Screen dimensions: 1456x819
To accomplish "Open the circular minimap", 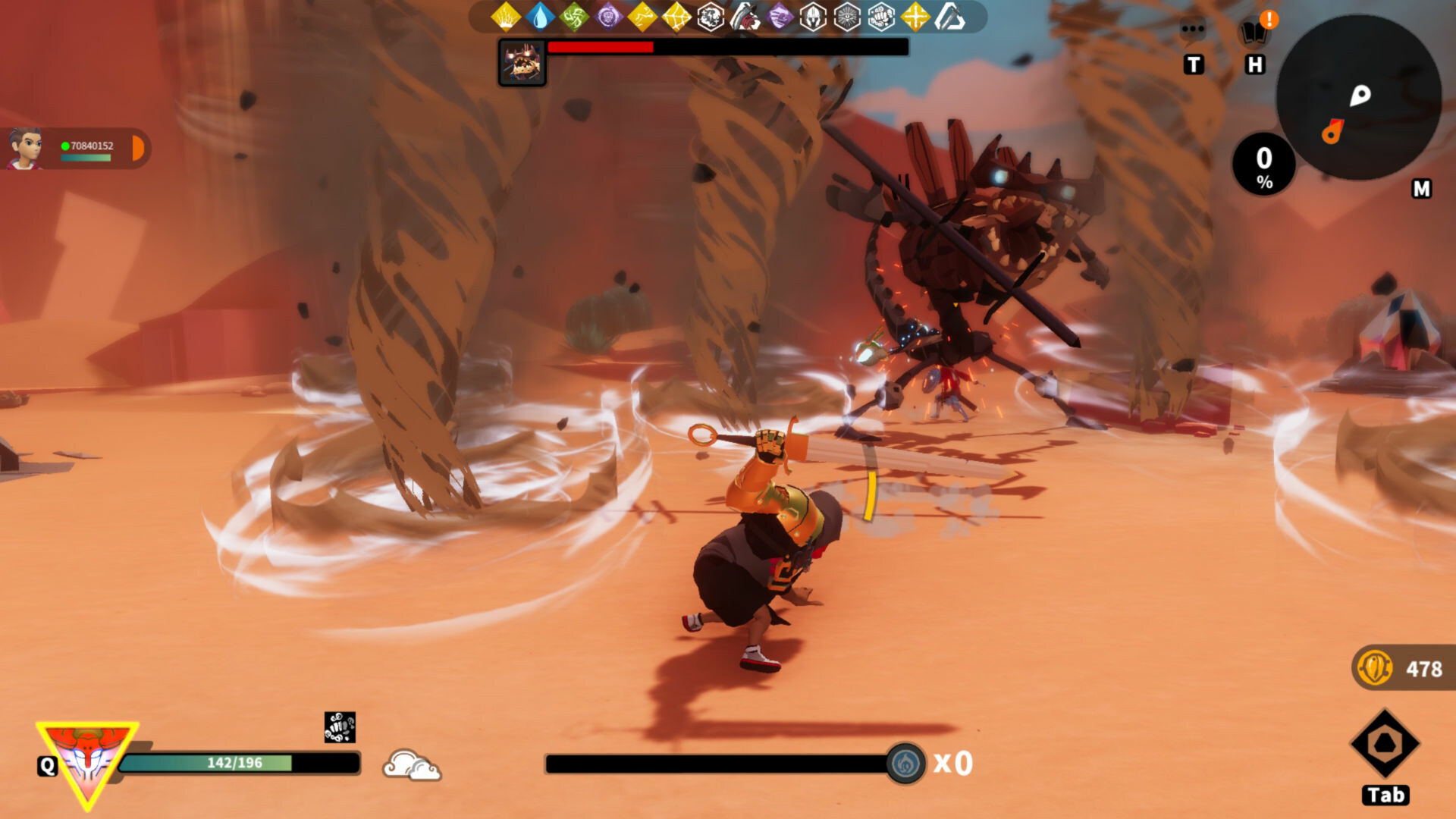I will pos(1359,97).
